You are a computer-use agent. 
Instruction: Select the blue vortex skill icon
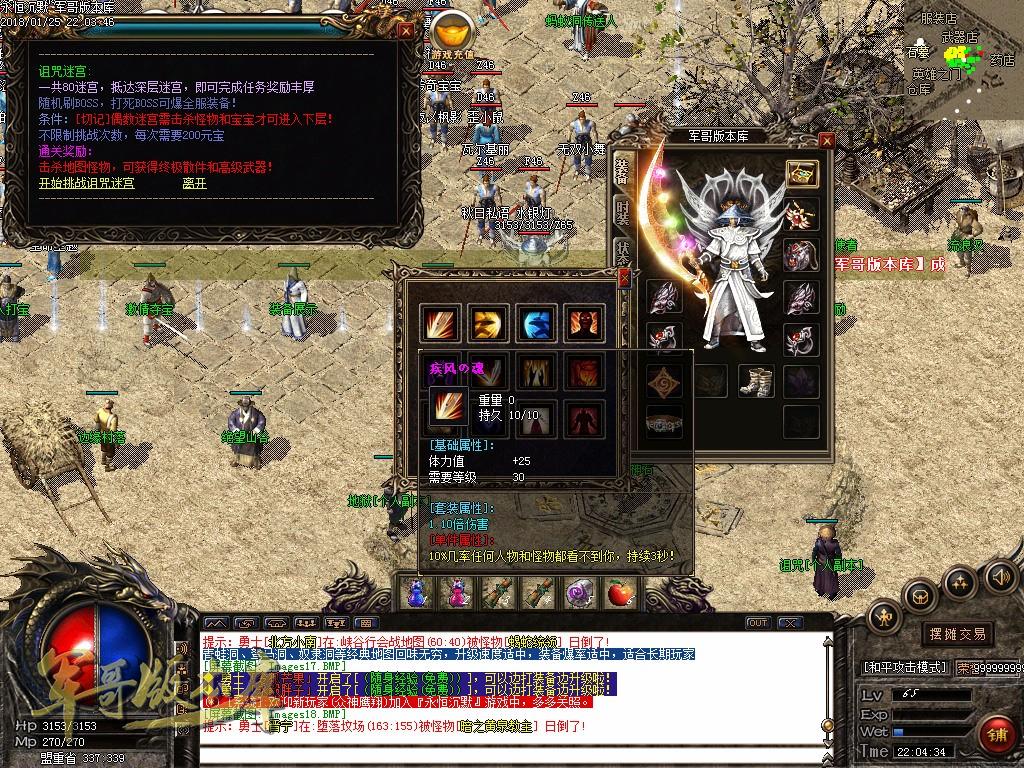(x=535, y=323)
